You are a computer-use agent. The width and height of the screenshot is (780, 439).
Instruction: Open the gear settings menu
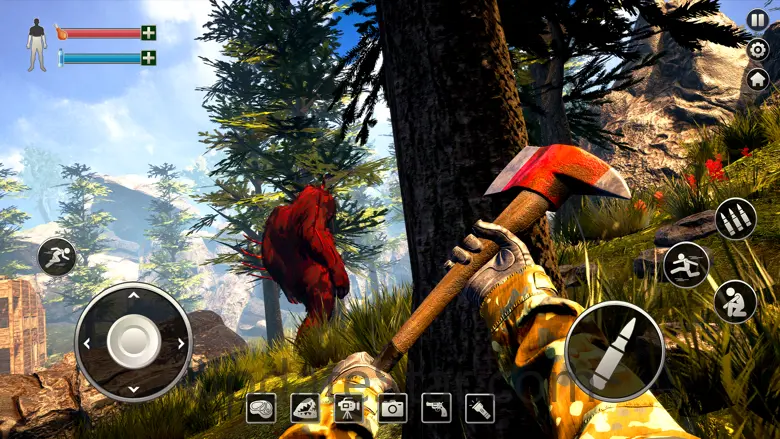pos(757,50)
